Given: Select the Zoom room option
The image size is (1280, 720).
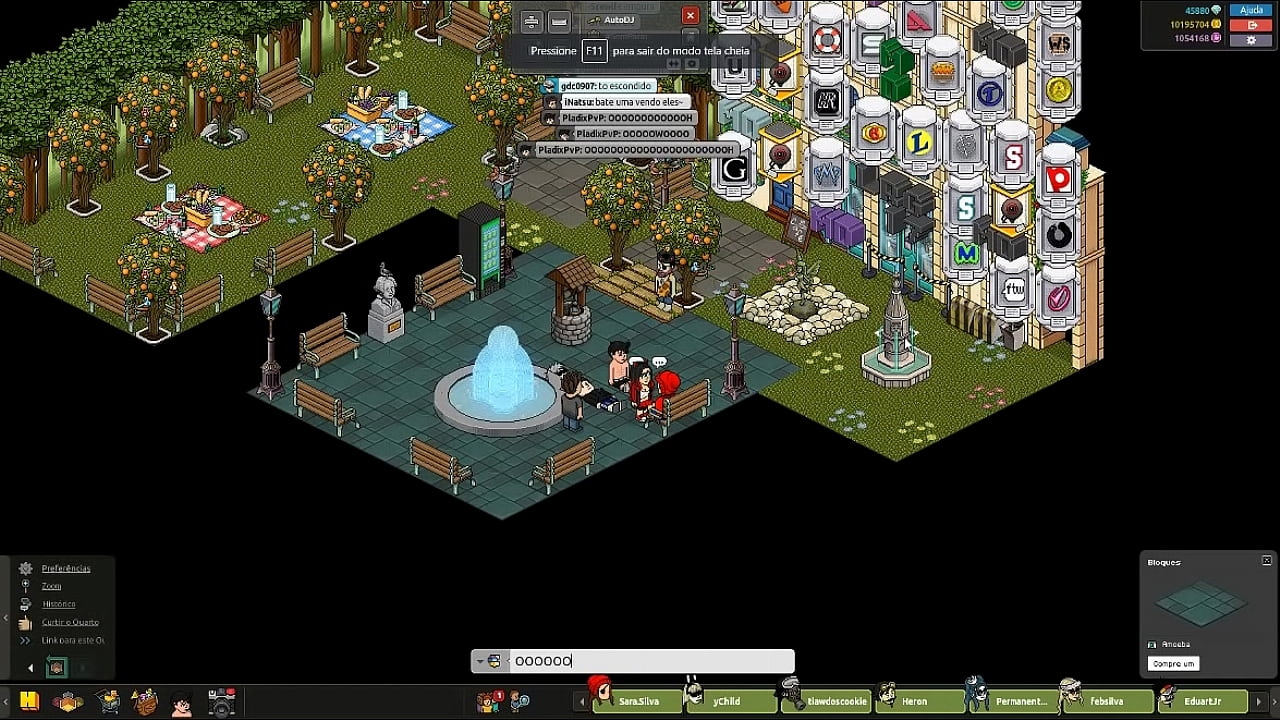Looking at the screenshot, I should click(x=51, y=586).
